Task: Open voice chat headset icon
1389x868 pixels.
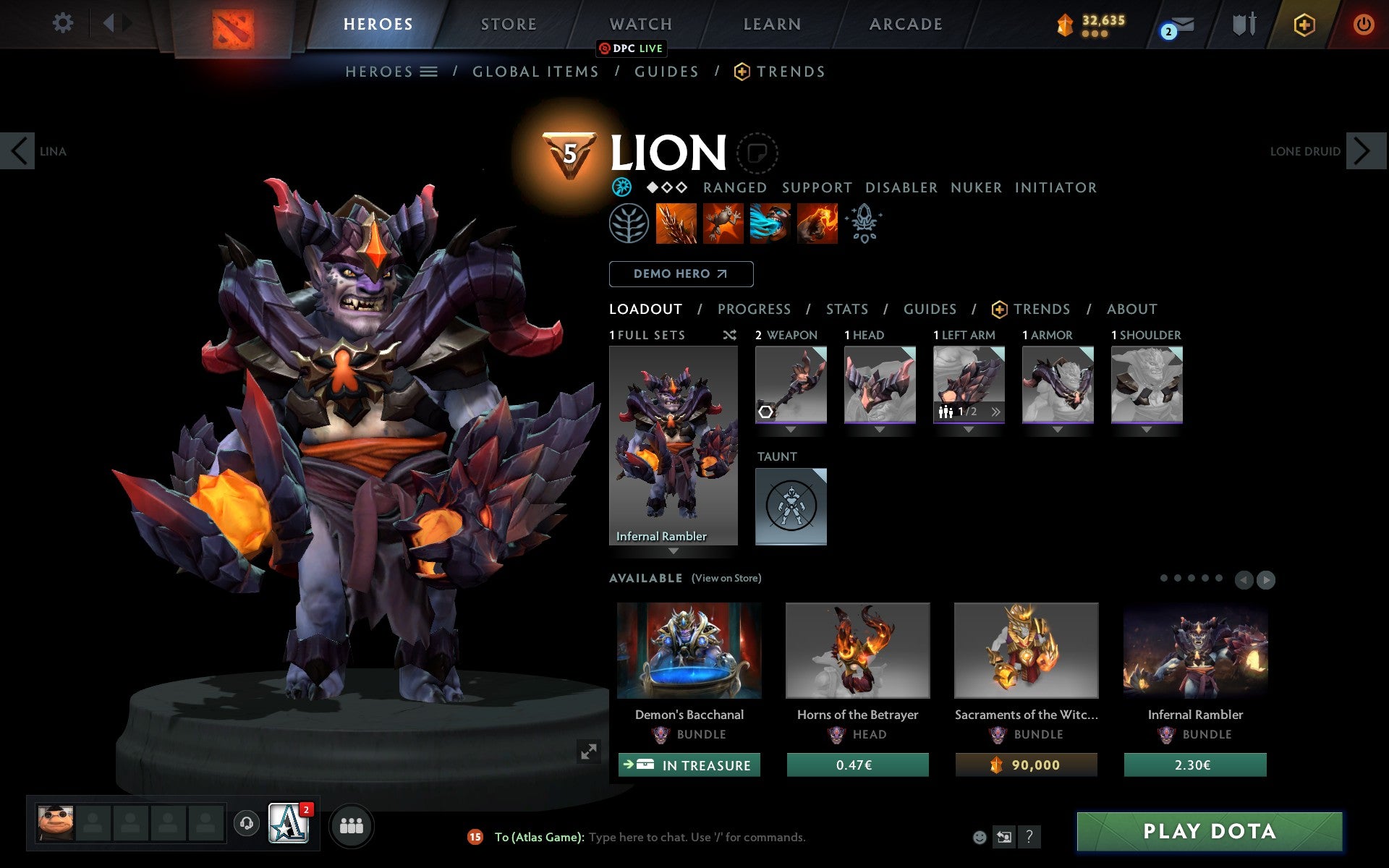Action: pos(246,823)
